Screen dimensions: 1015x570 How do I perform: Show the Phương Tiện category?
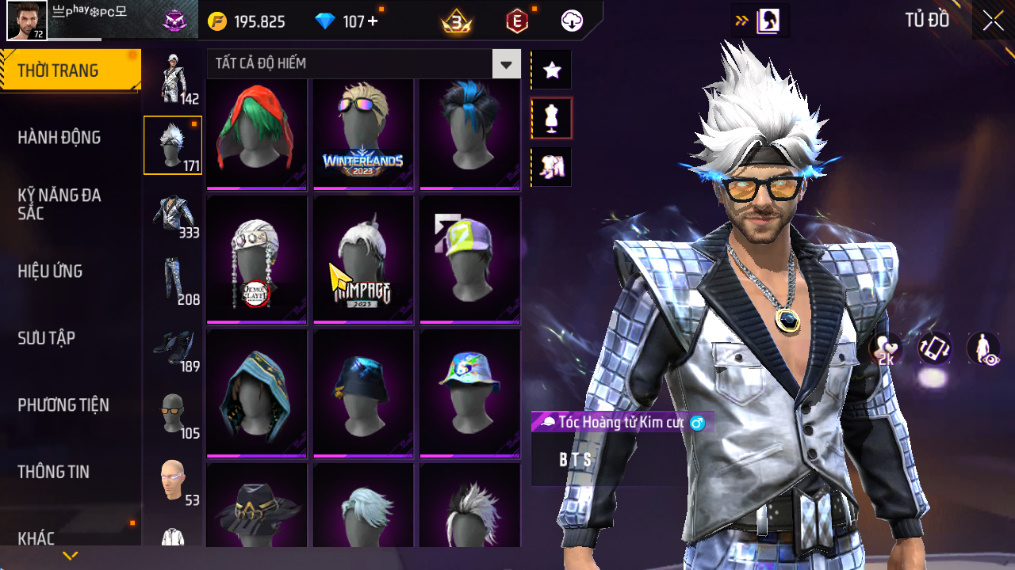63,405
